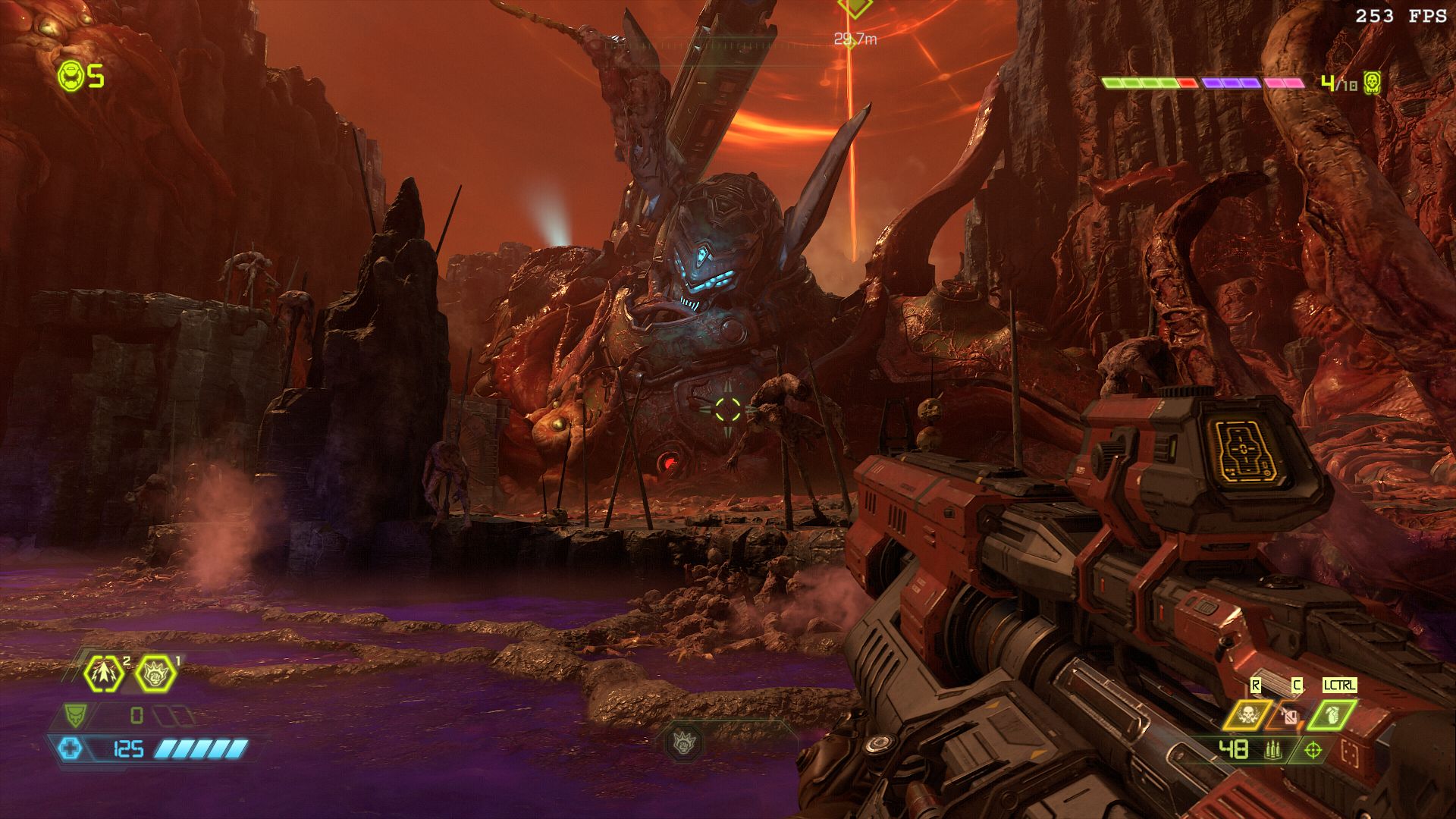Click the green demon skull tally icon
Screen dimensions: 1456x819
1371,83
